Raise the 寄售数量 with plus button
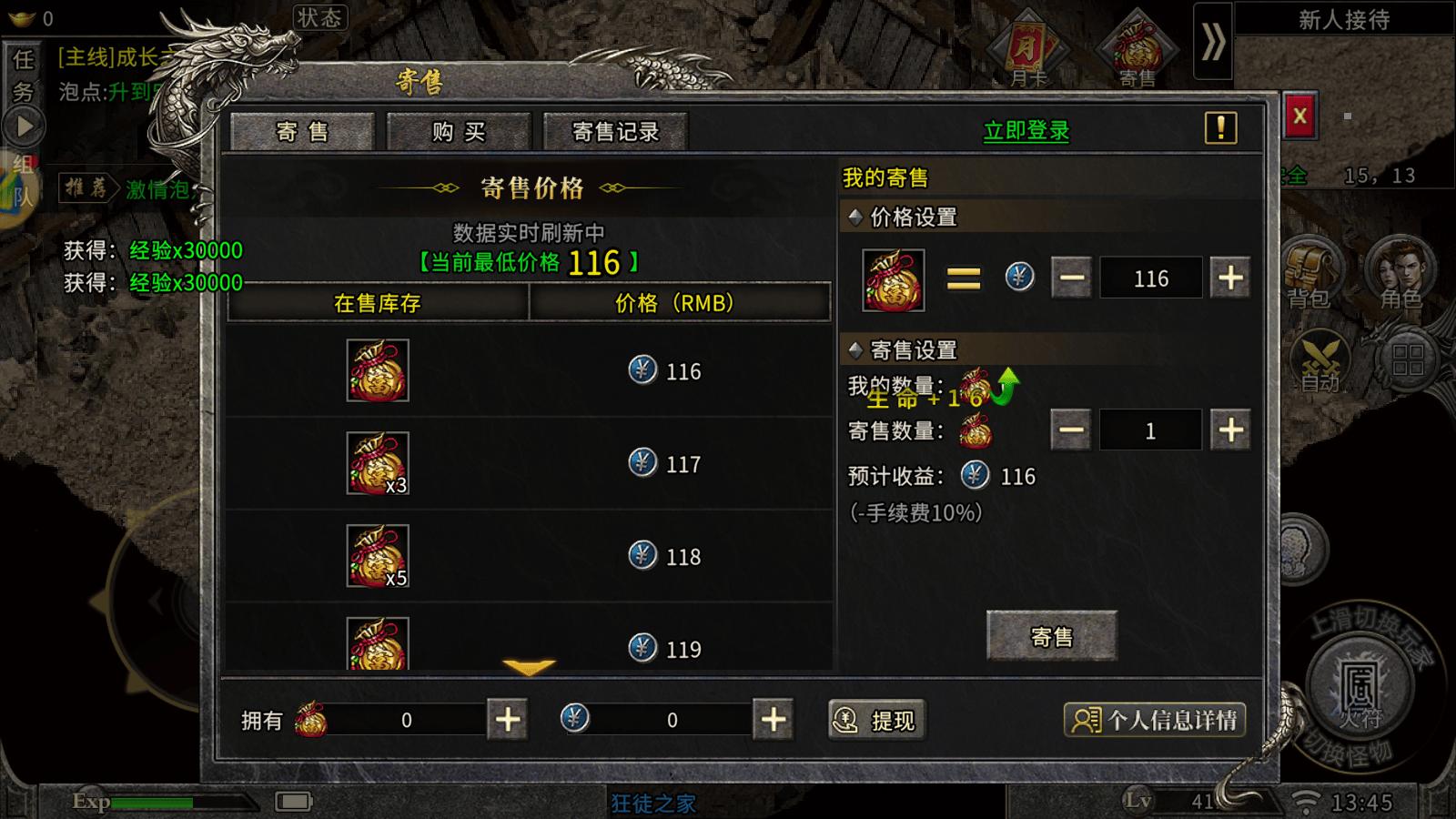Viewport: 1456px width, 819px height. point(1230,430)
